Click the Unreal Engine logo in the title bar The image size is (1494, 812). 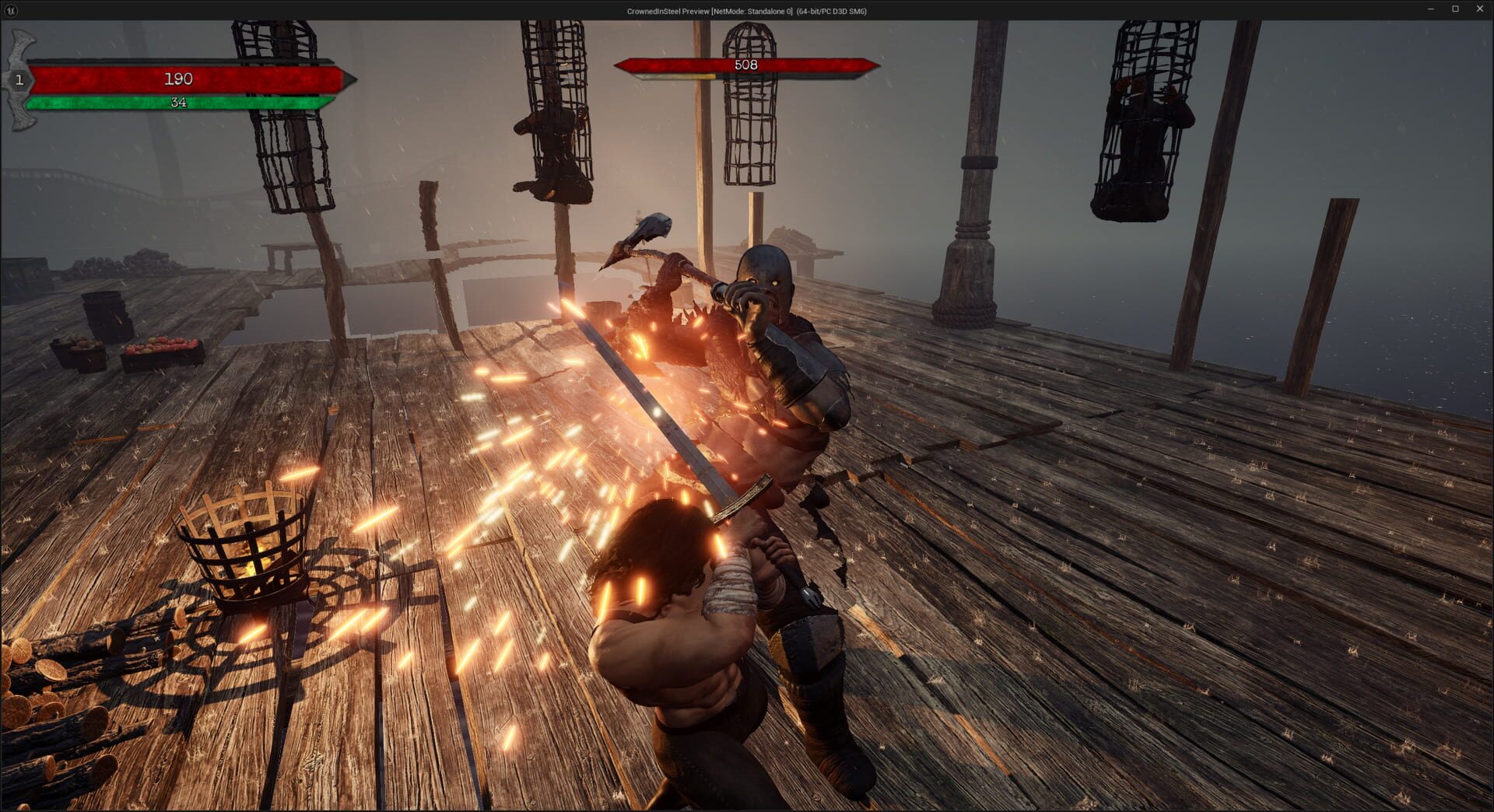(x=11, y=11)
